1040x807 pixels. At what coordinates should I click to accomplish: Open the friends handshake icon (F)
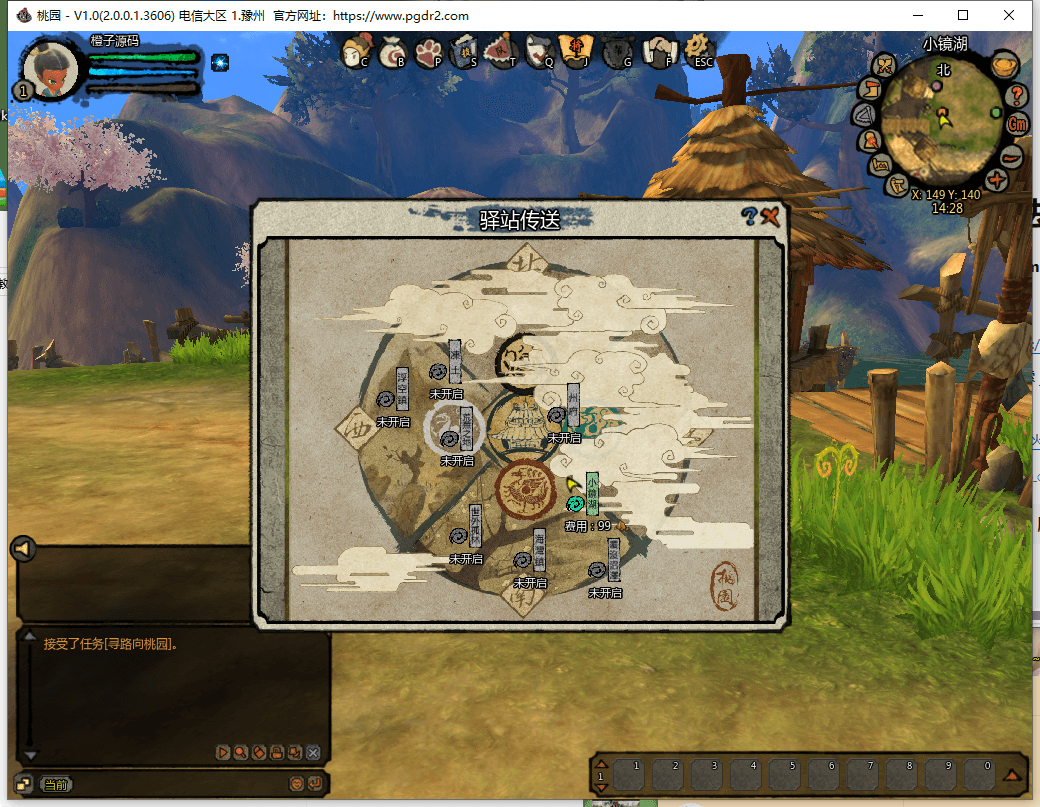pos(659,51)
